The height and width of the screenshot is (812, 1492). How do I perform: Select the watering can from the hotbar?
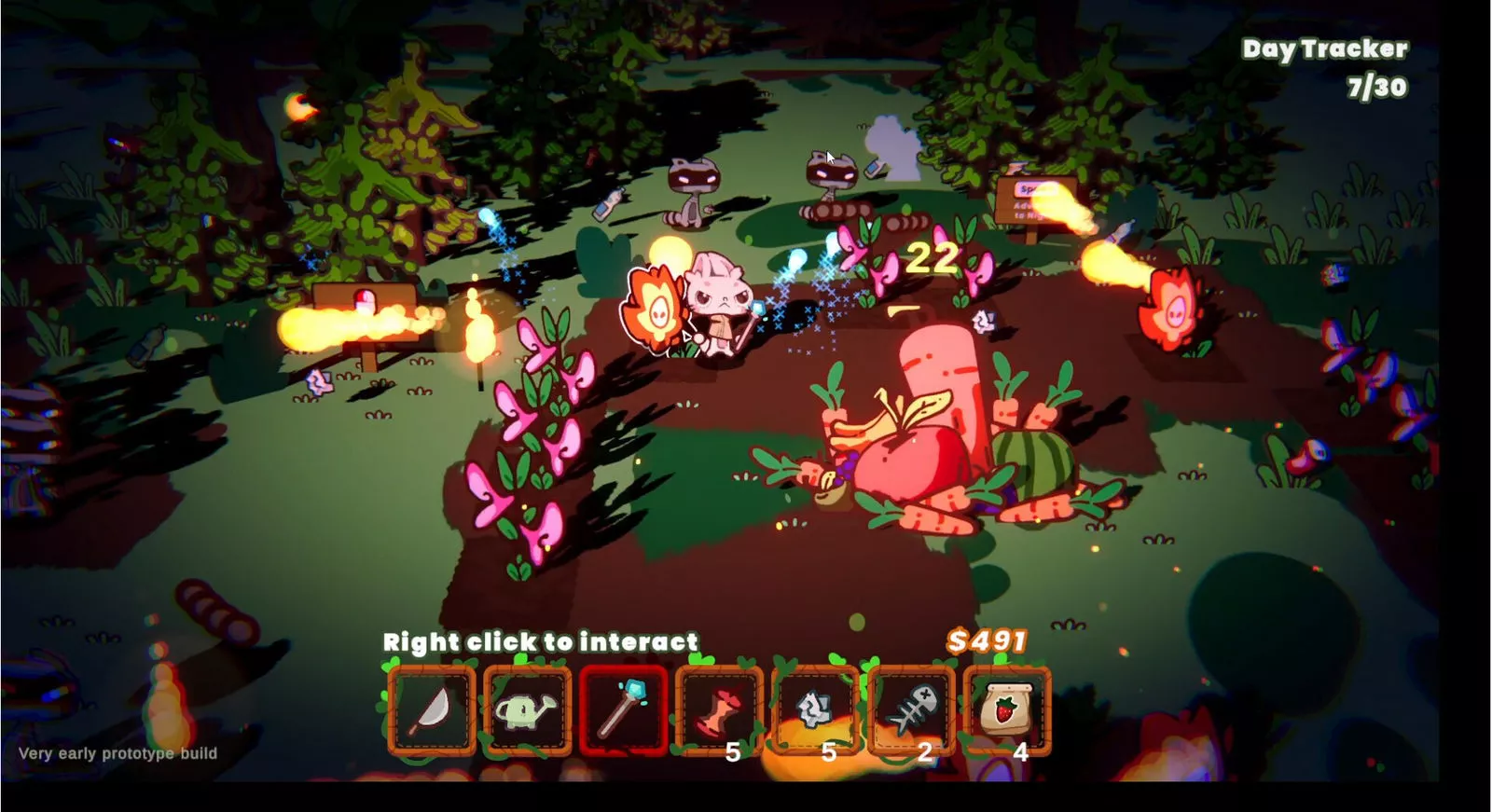click(x=530, y=710)
